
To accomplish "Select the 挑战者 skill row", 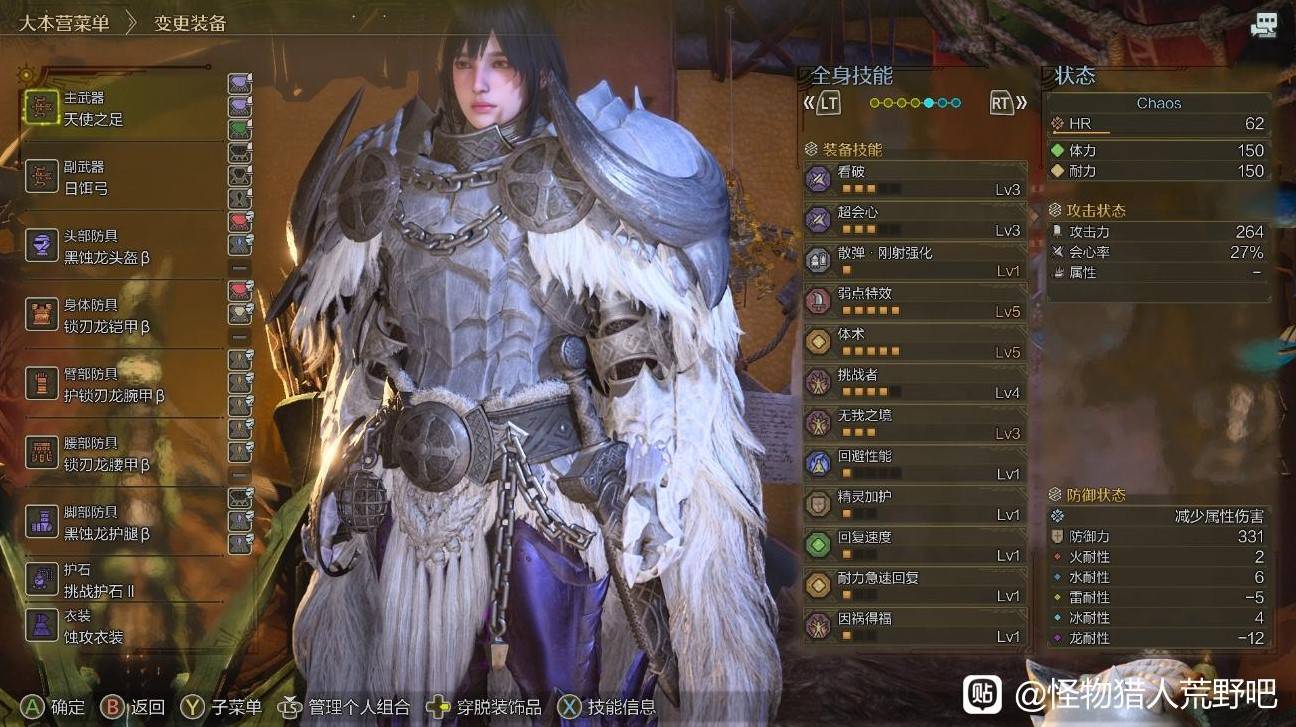I will (915, 384).
